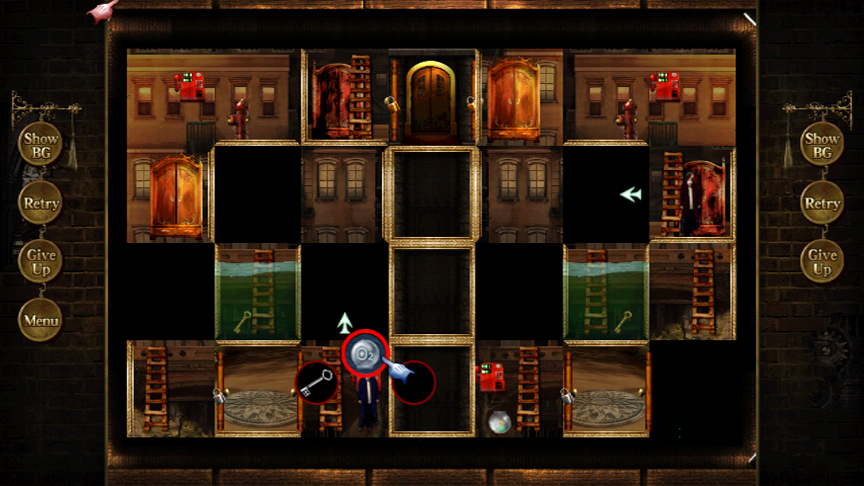
Task: Pick the empty item slot beside the character
Action: 413,382
